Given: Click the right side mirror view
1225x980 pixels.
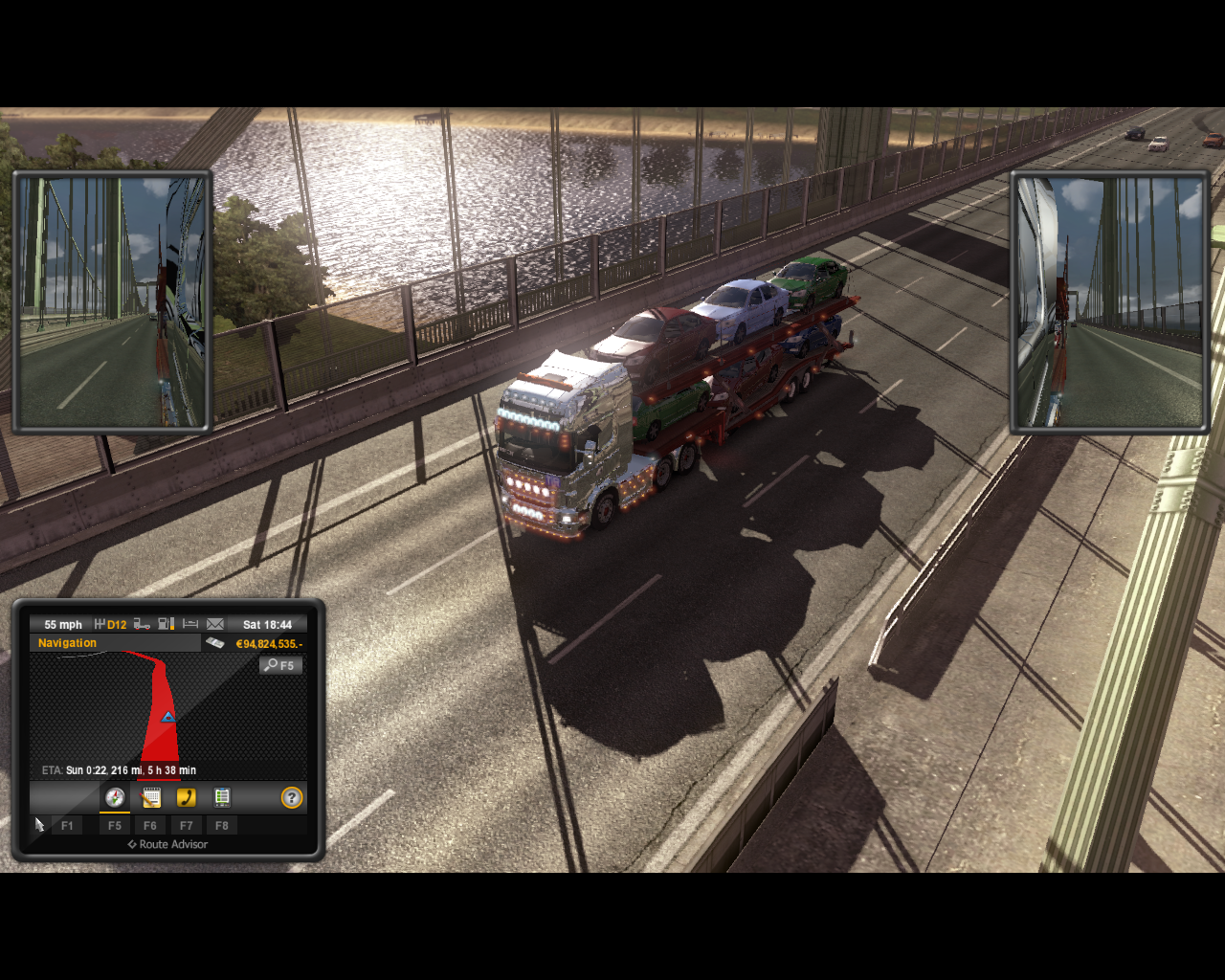Looking at the screenshot, I should 1110,301.
